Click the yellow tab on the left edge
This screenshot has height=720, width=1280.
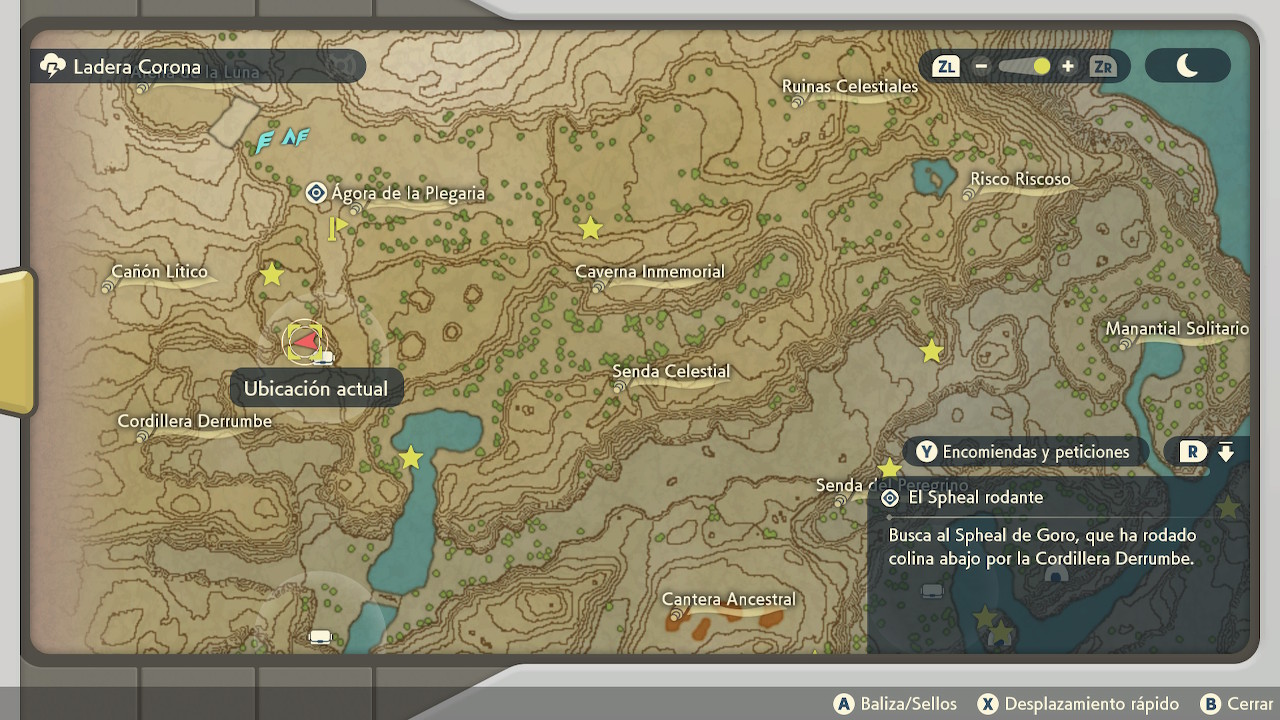pyautogui.click(x=16, y=342)
